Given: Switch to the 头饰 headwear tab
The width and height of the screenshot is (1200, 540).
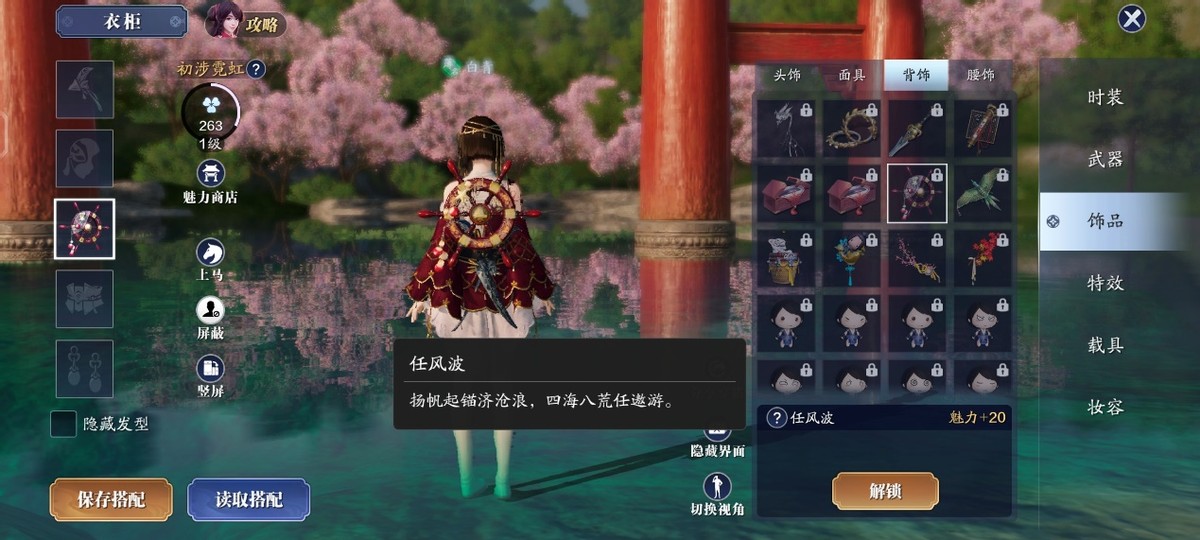Looking at the screenshot, I should point(787,75).
